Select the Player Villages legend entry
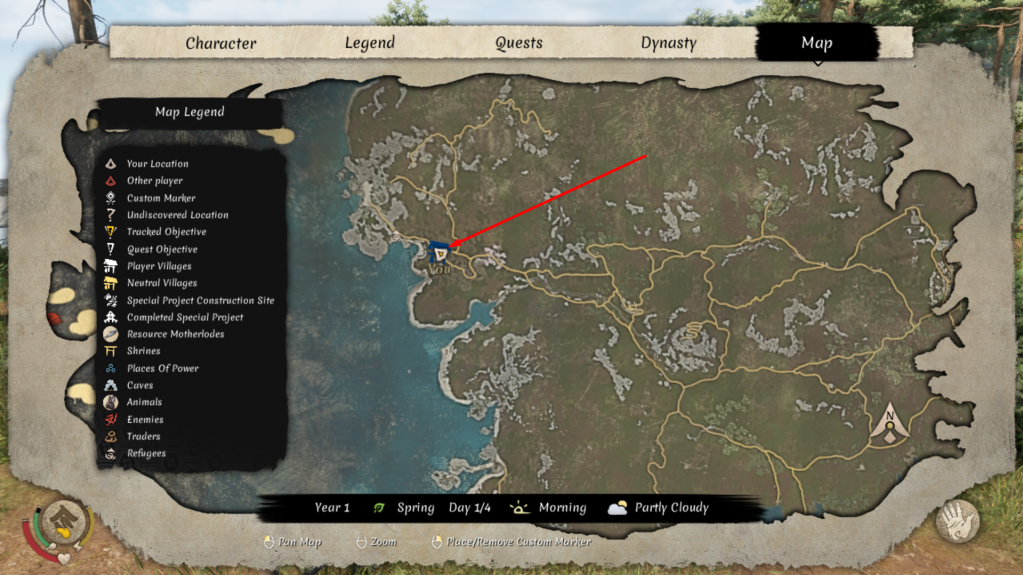1023x575 pixels. (158, 266)
